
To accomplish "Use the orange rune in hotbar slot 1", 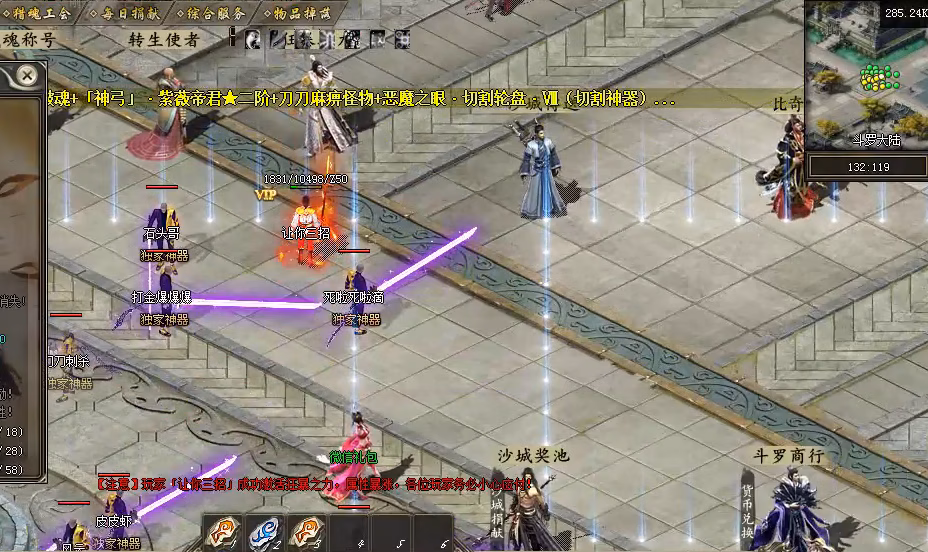I will (220, 532).
